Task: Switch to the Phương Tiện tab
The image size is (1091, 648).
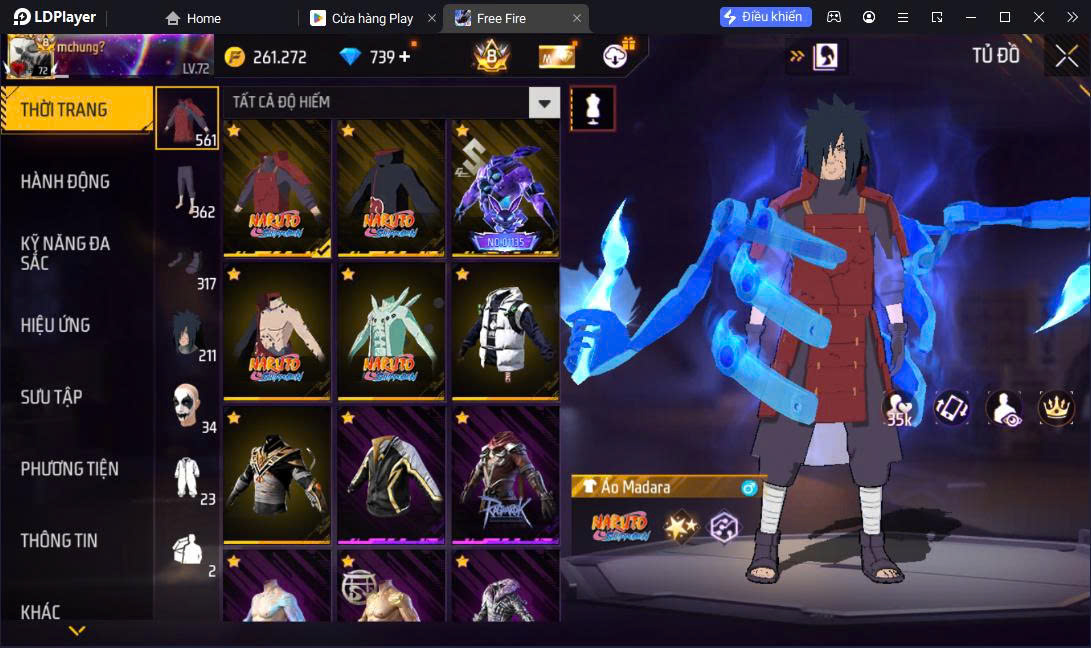Action: (x=70, y=468)
